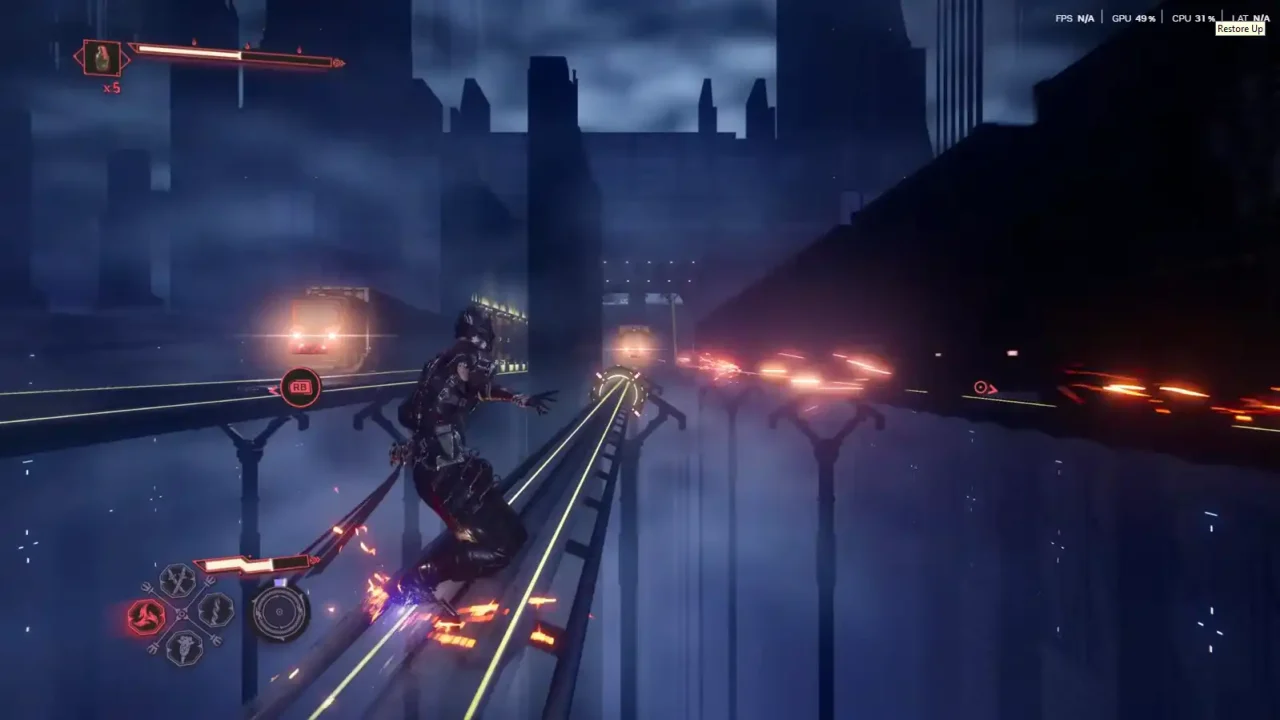Image resolution: width=1280 pixels, height=720 pixels.
Task: Activate the red glowing triple-swirl ability
Action: tap(146, 617)
